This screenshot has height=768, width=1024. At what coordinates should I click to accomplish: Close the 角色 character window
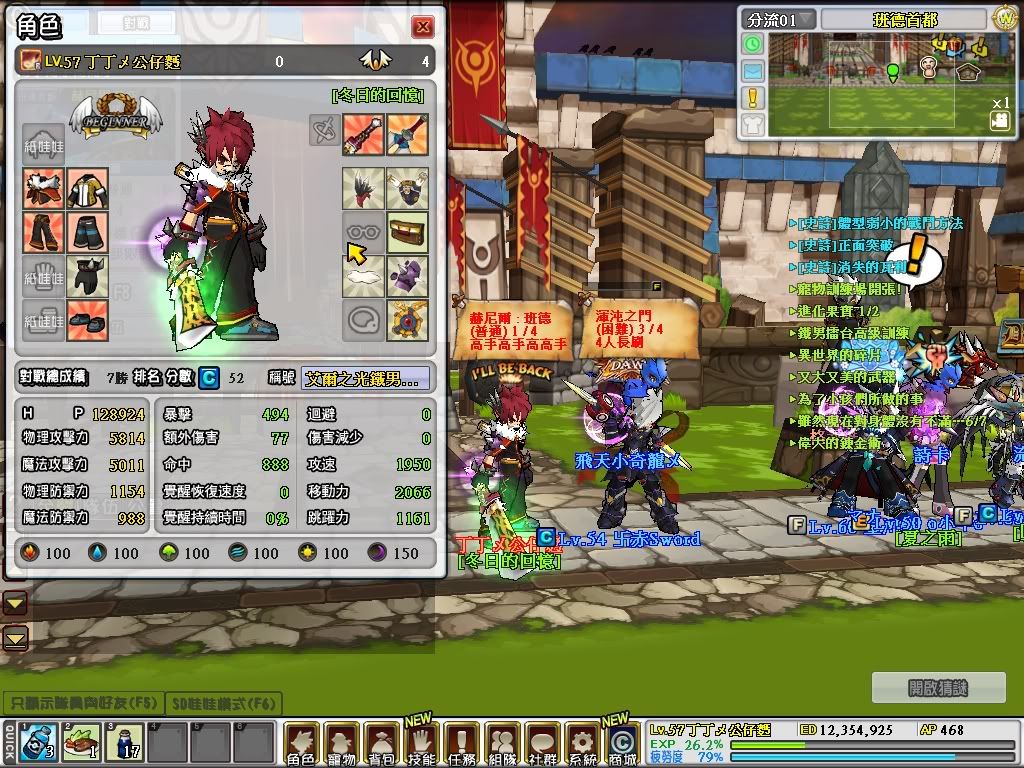tap(423, 27)
